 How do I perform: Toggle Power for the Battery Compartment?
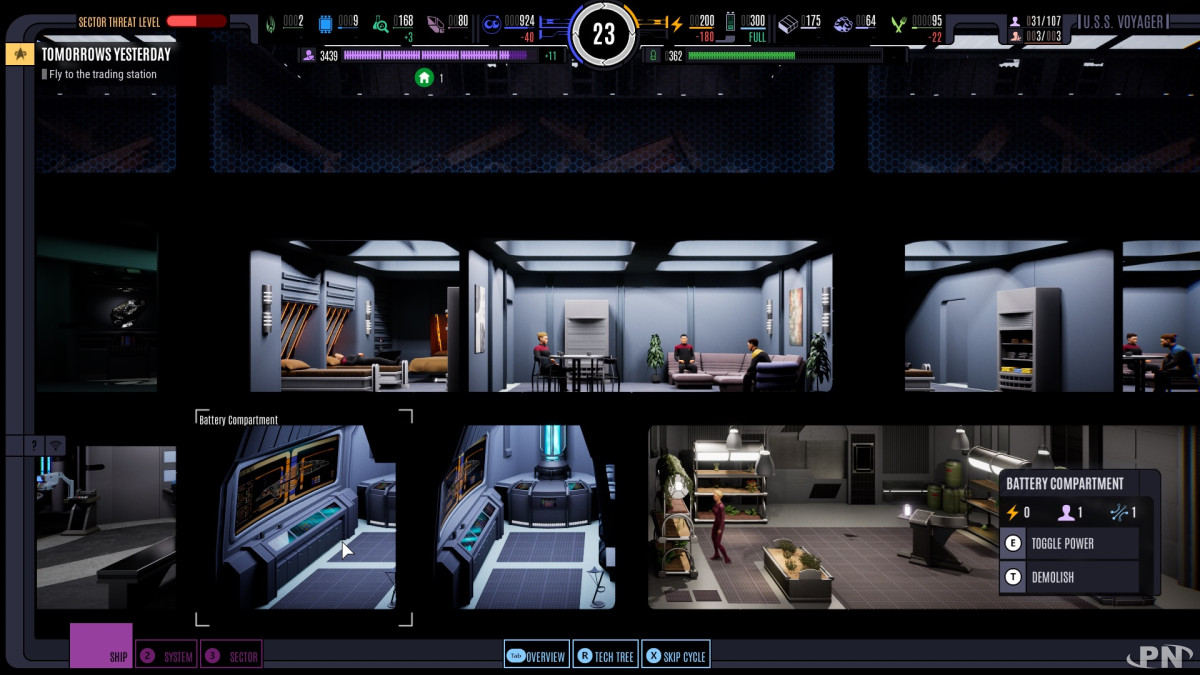(1070, 544)
